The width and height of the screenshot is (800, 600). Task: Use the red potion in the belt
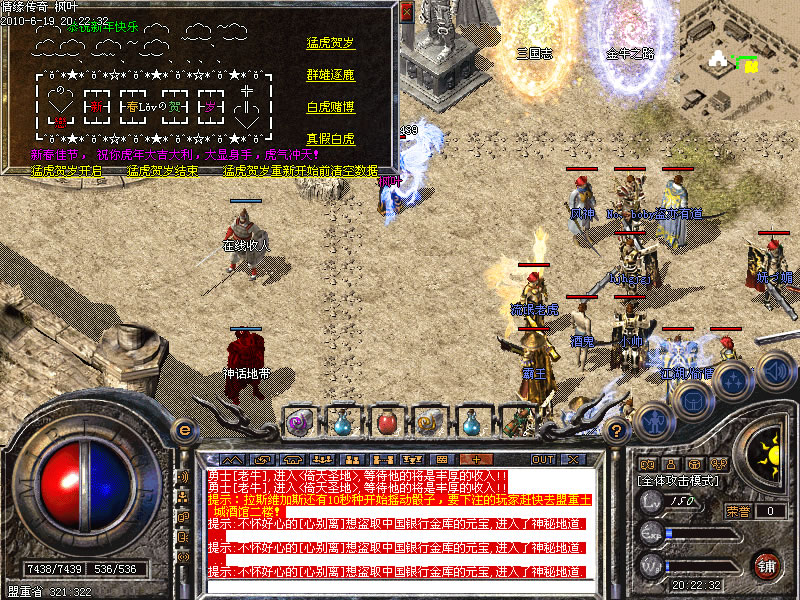386,421
